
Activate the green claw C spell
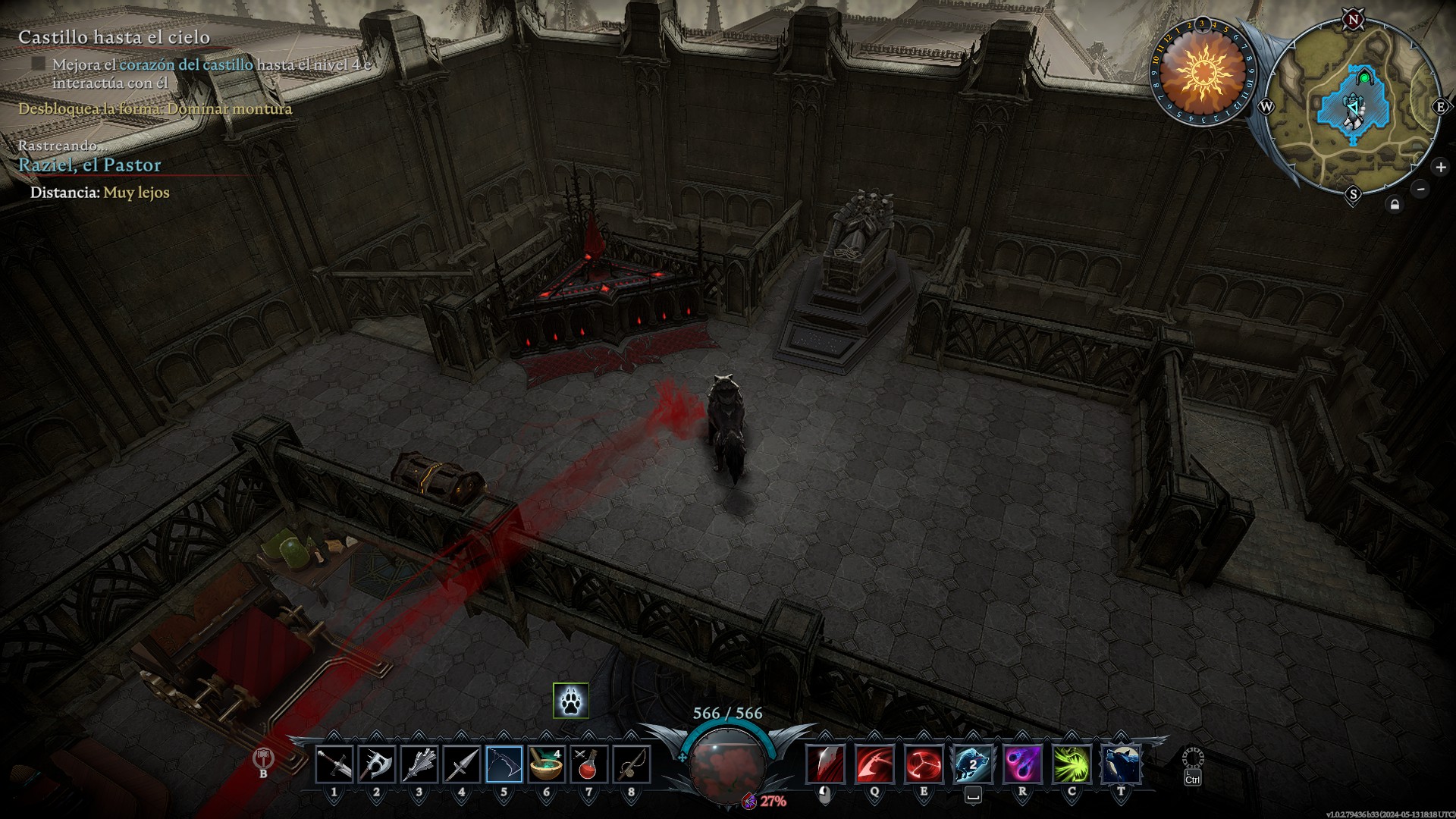[x=1072, y=764]
